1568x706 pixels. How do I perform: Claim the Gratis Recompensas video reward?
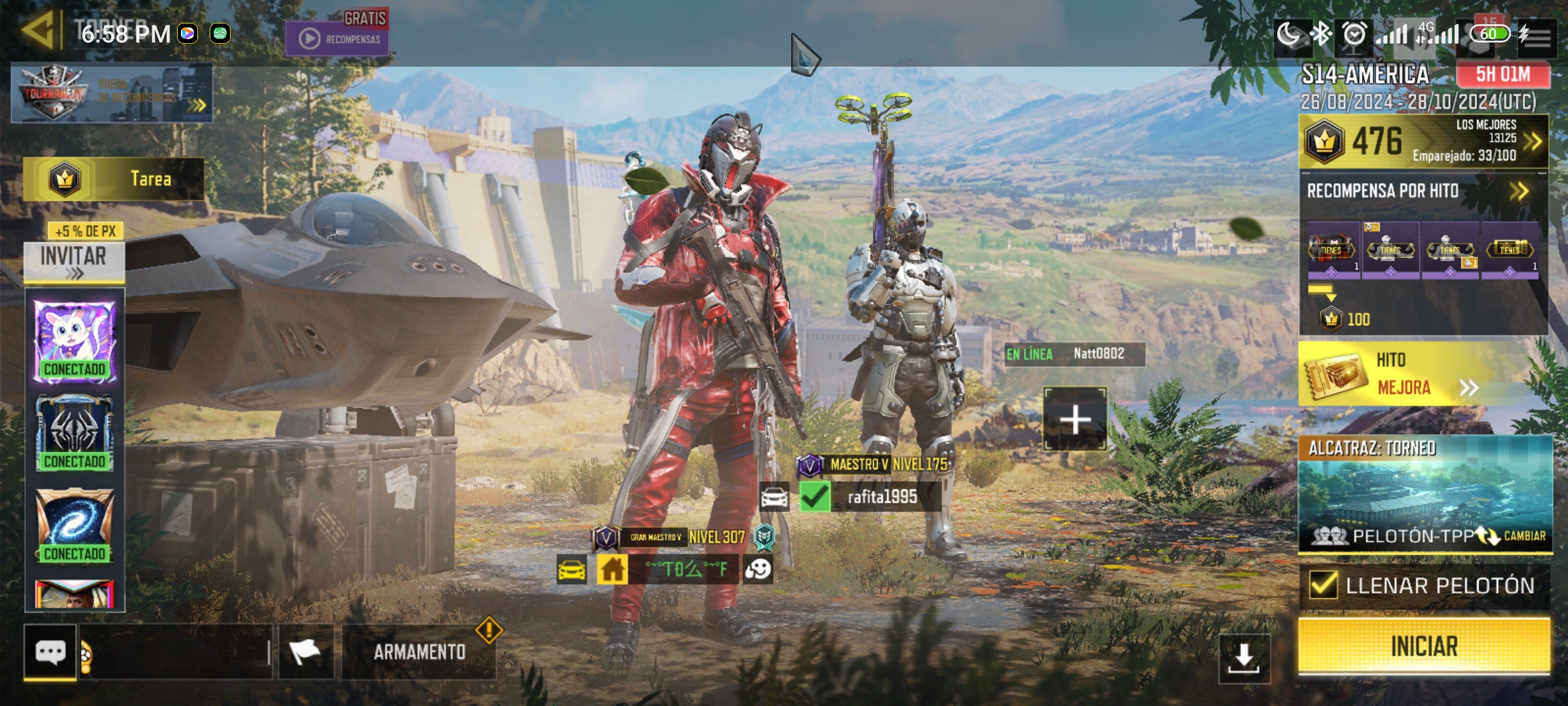(x=337, y=34)
